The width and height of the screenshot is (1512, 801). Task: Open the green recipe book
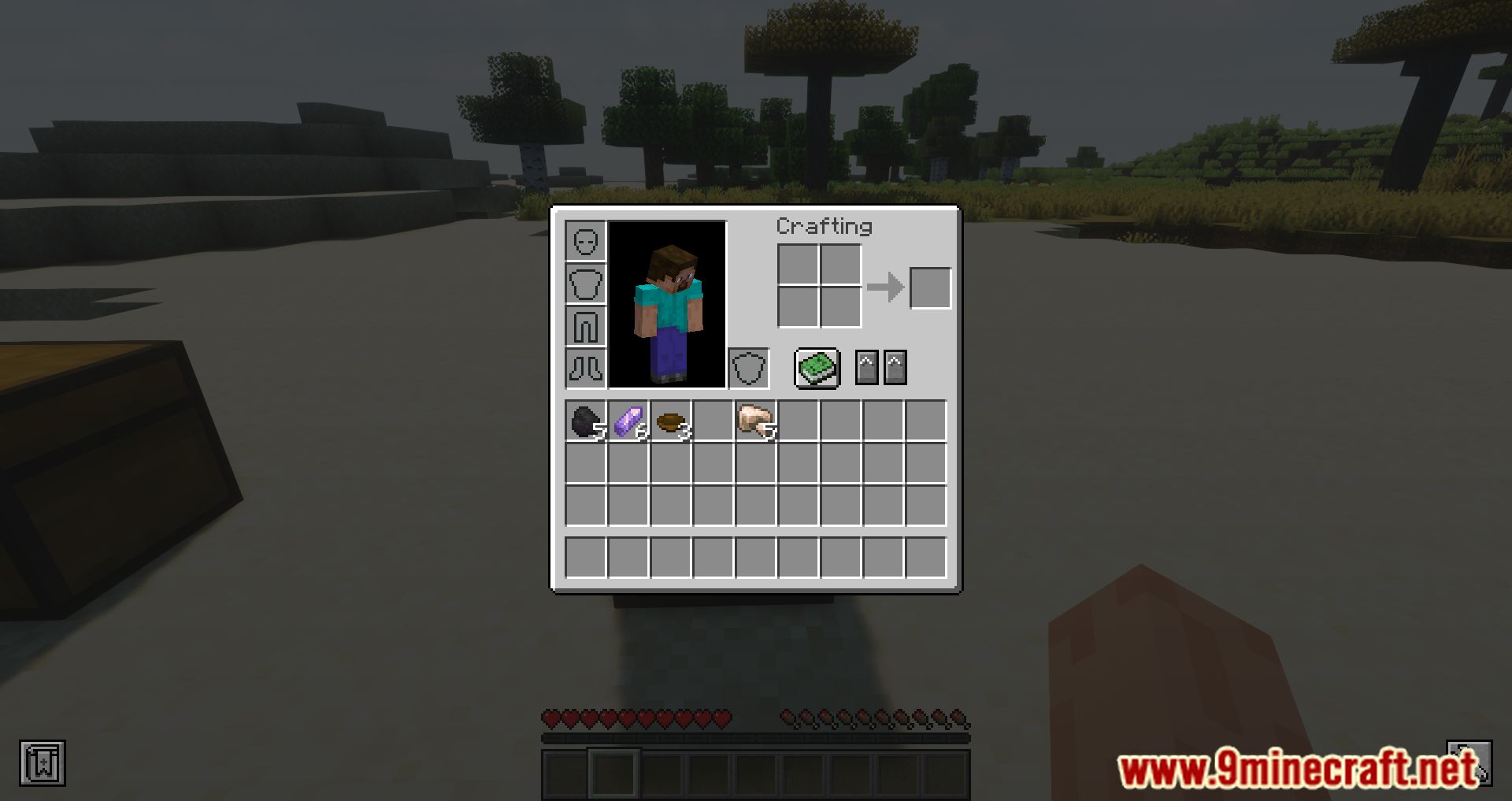point(817,367)
